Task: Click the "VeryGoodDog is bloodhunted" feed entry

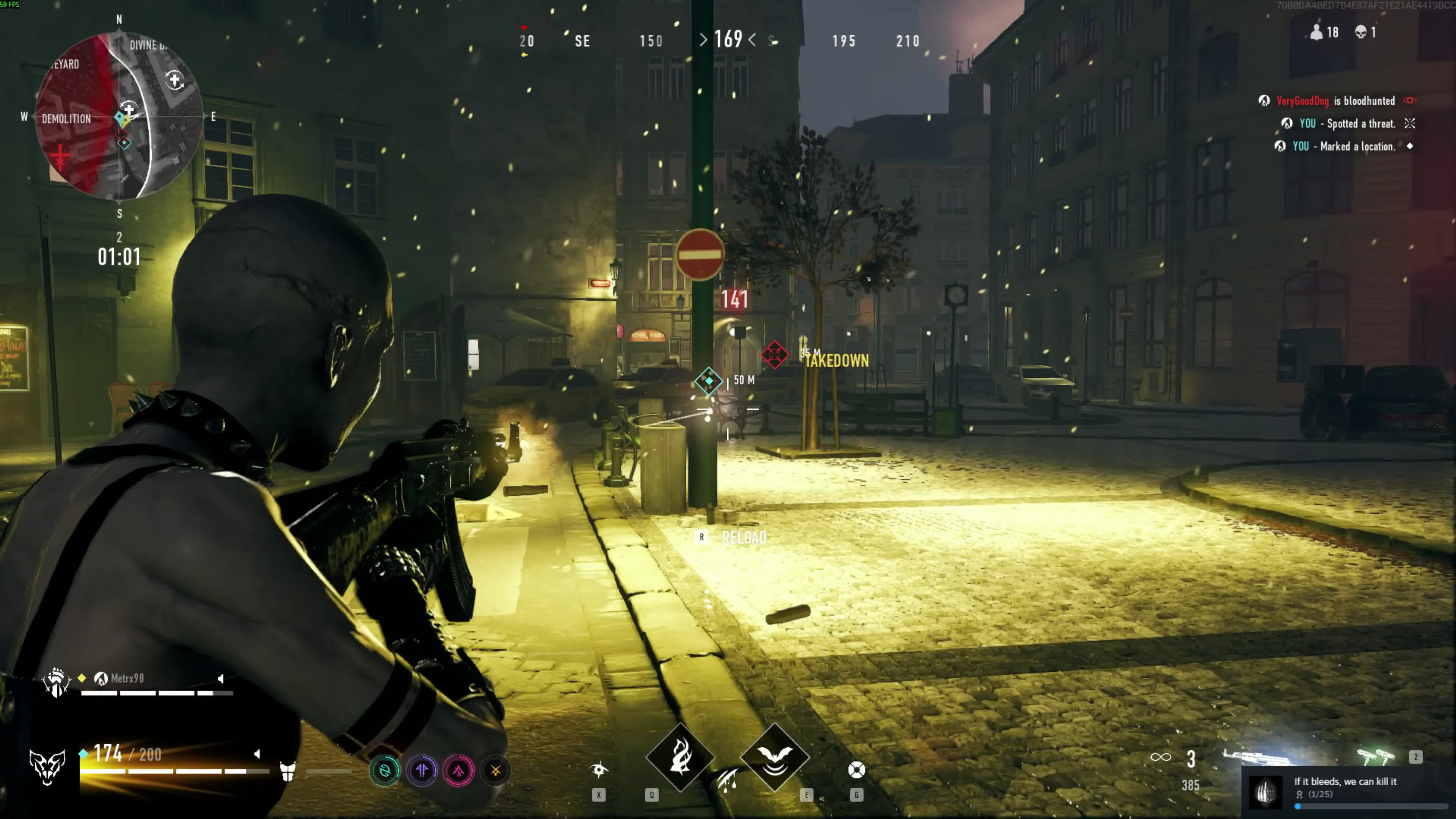Action: [1336, 101]
